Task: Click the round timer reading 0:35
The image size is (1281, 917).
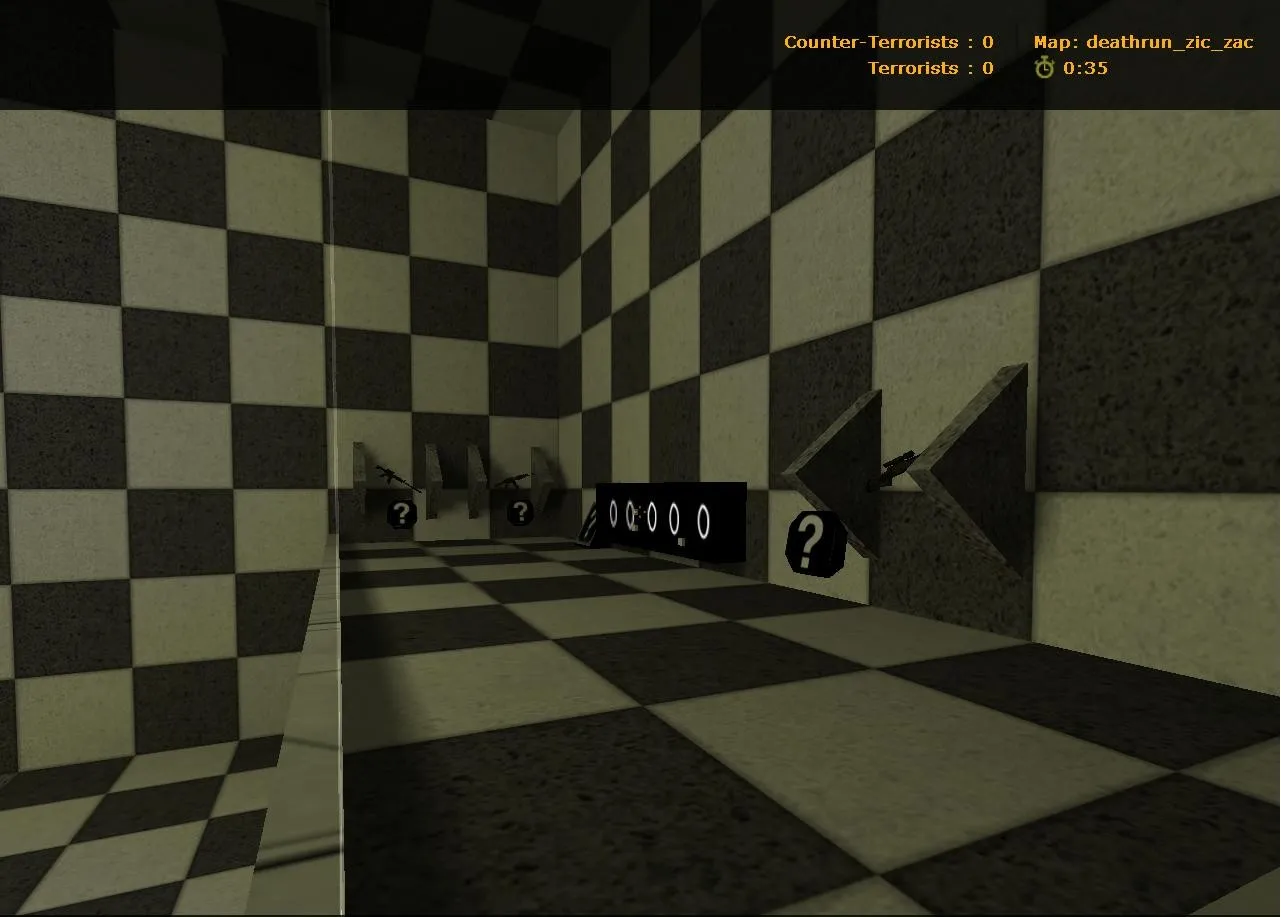Action: pos(1087,68)
